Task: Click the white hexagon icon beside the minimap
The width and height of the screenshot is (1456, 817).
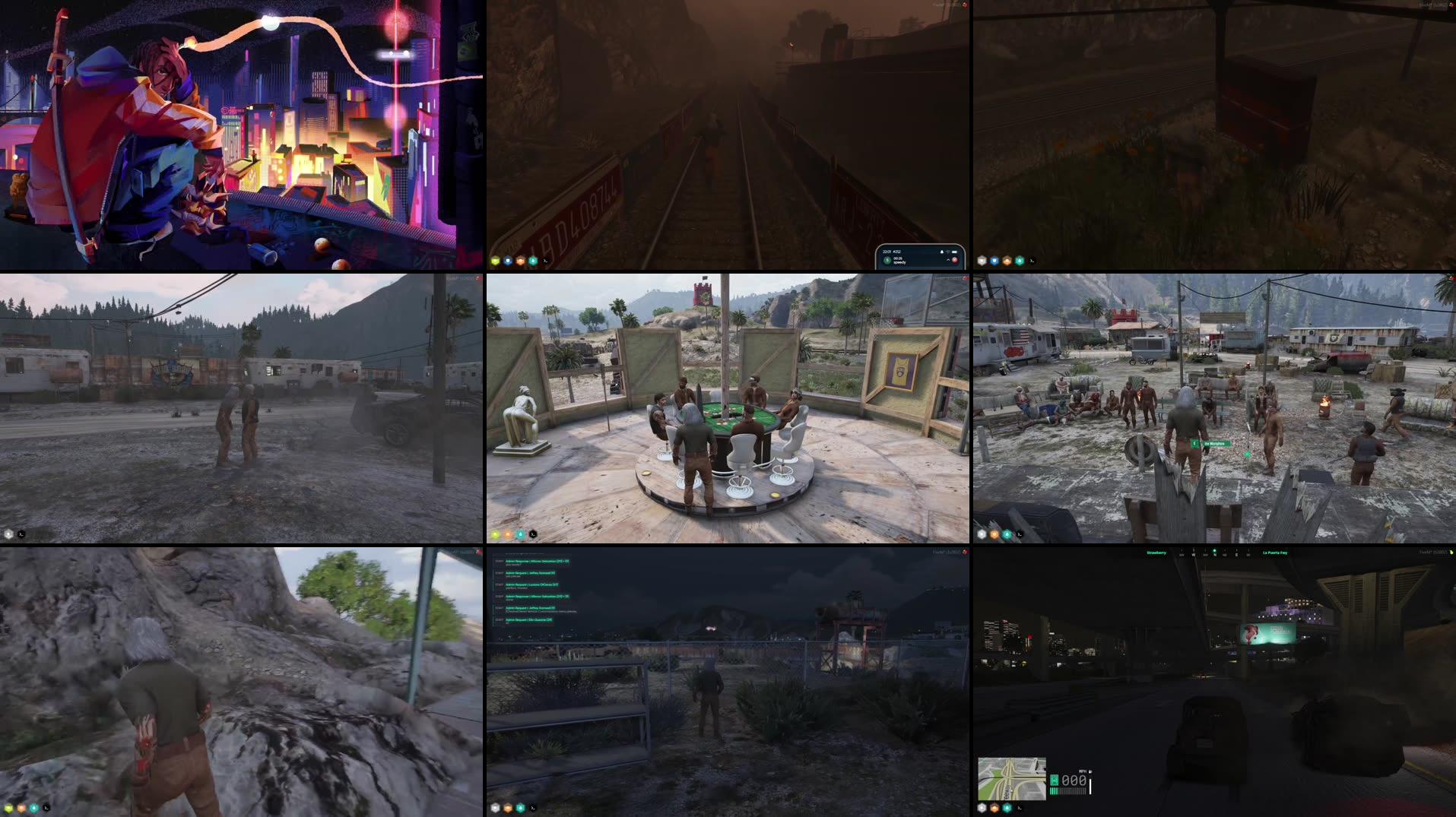Action: pos(982,807)
